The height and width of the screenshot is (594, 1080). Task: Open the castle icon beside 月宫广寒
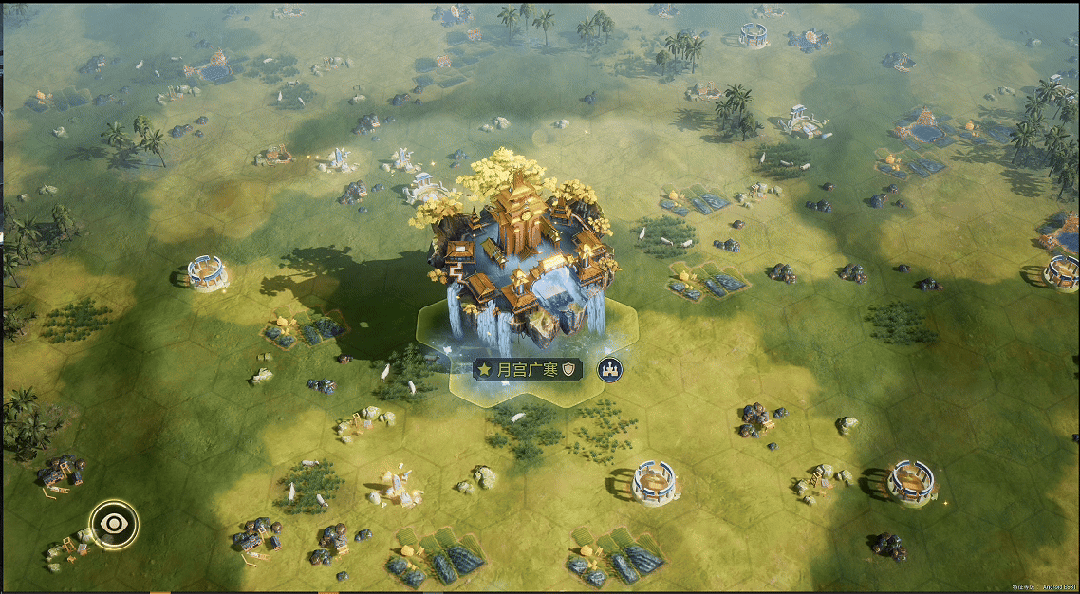(x=608, y=370)
